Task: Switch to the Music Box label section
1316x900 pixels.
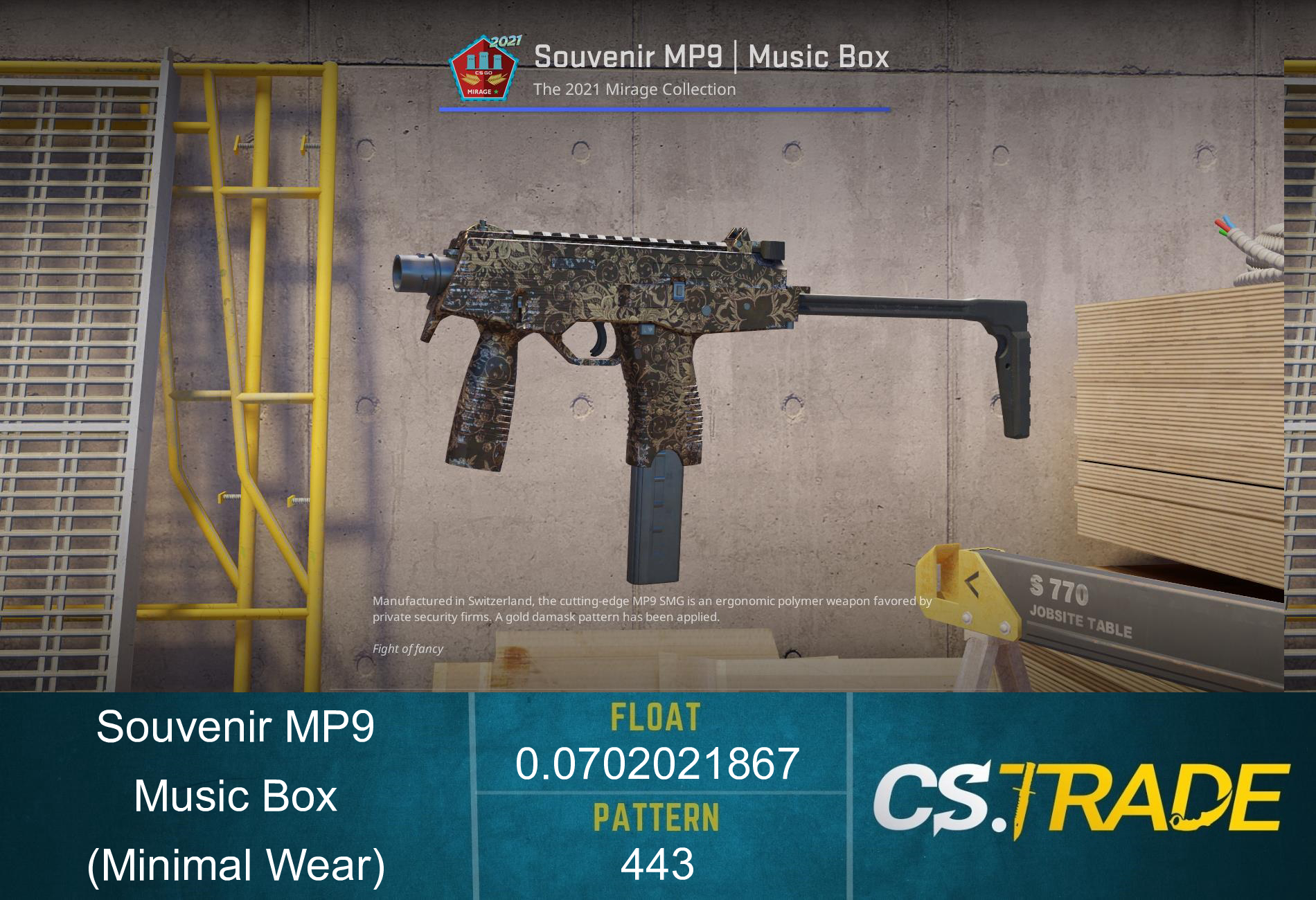Action: click(x=235, y=796)
